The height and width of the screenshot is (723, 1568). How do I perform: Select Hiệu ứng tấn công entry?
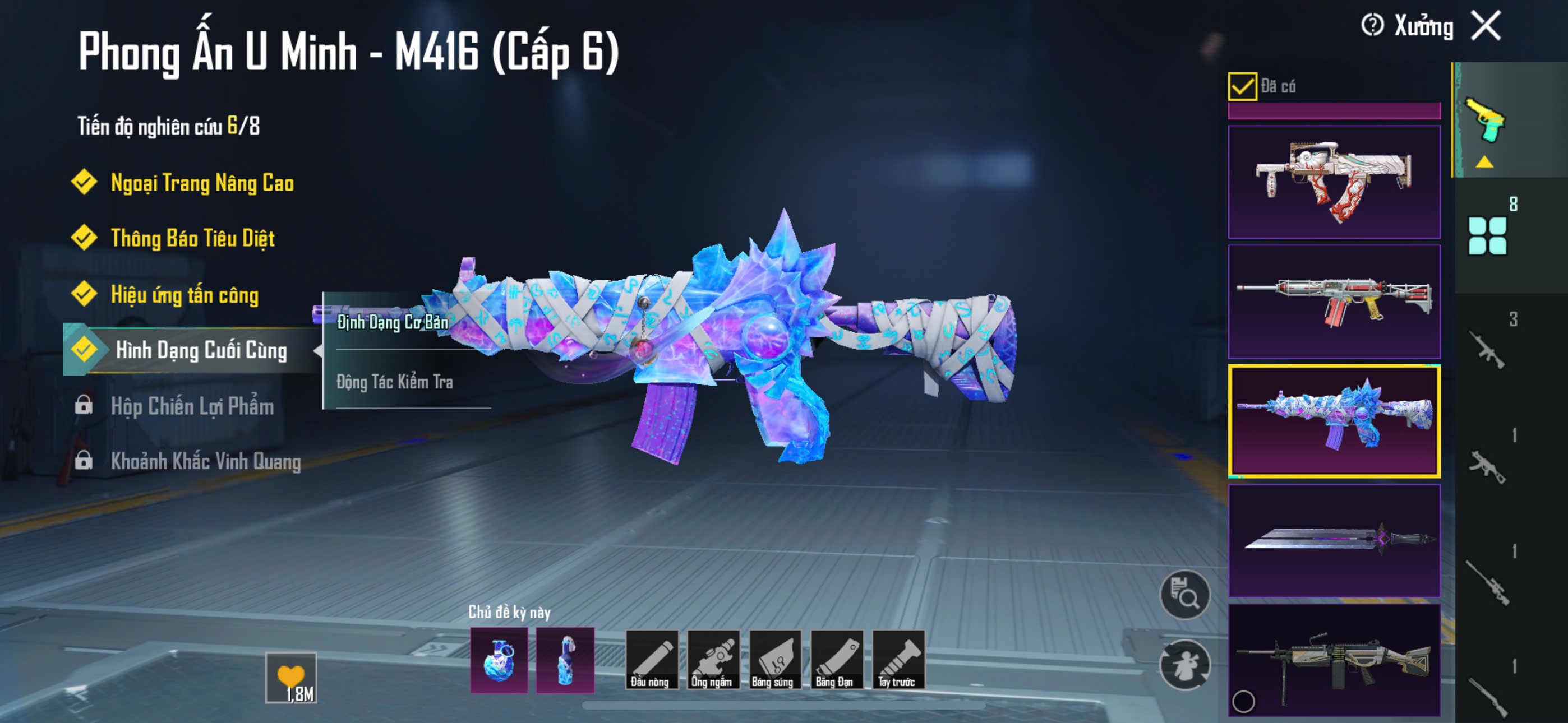pos(185,295)
